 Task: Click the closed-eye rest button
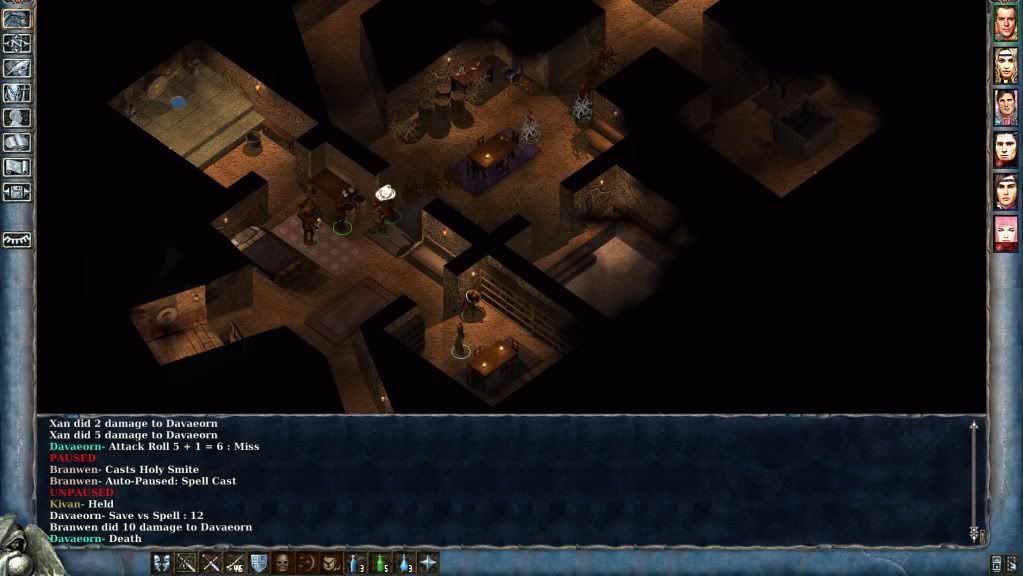(17, 240)
